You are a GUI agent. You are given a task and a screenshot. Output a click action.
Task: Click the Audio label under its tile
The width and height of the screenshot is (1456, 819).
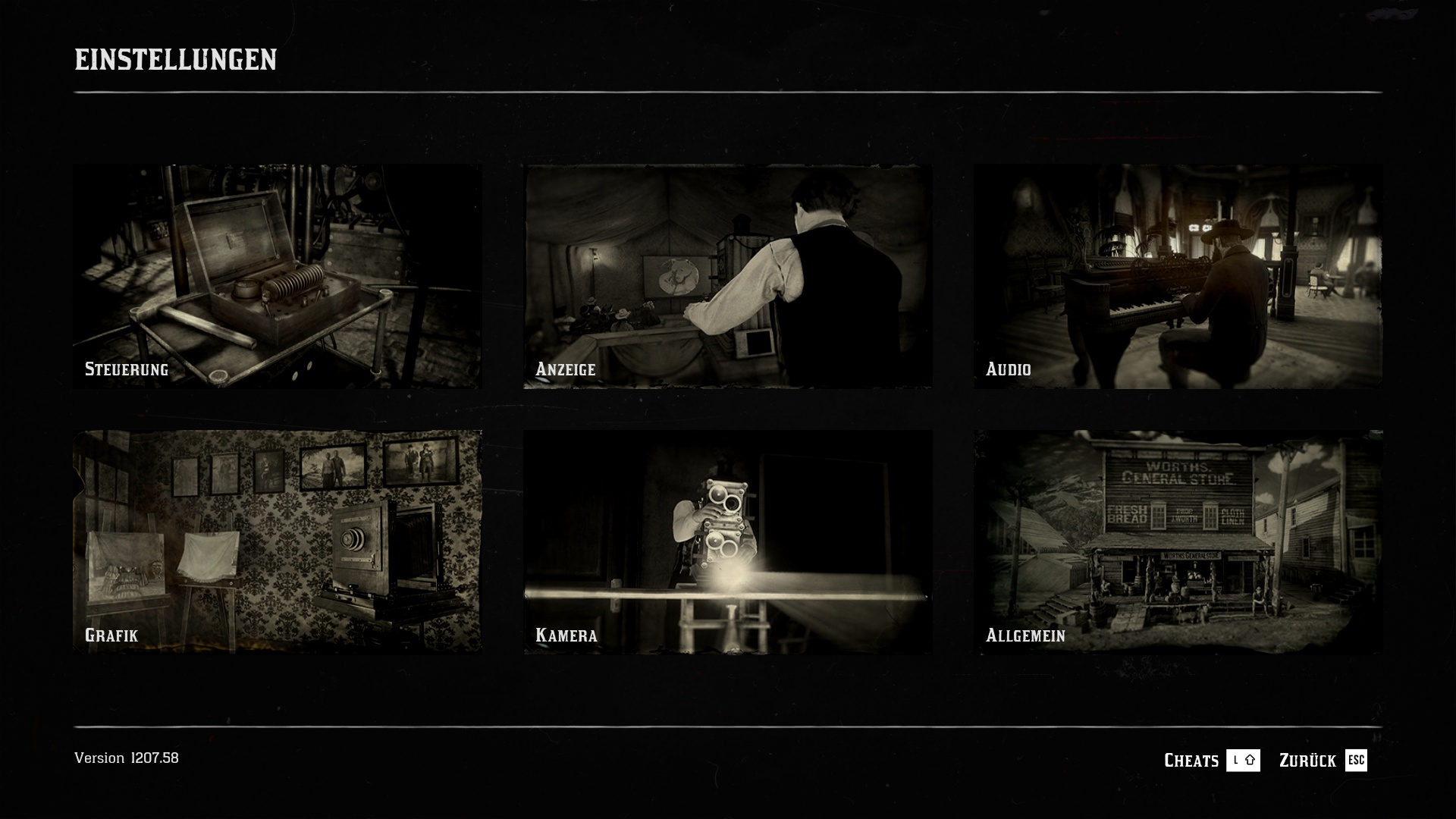click(x=1009, y=370)
